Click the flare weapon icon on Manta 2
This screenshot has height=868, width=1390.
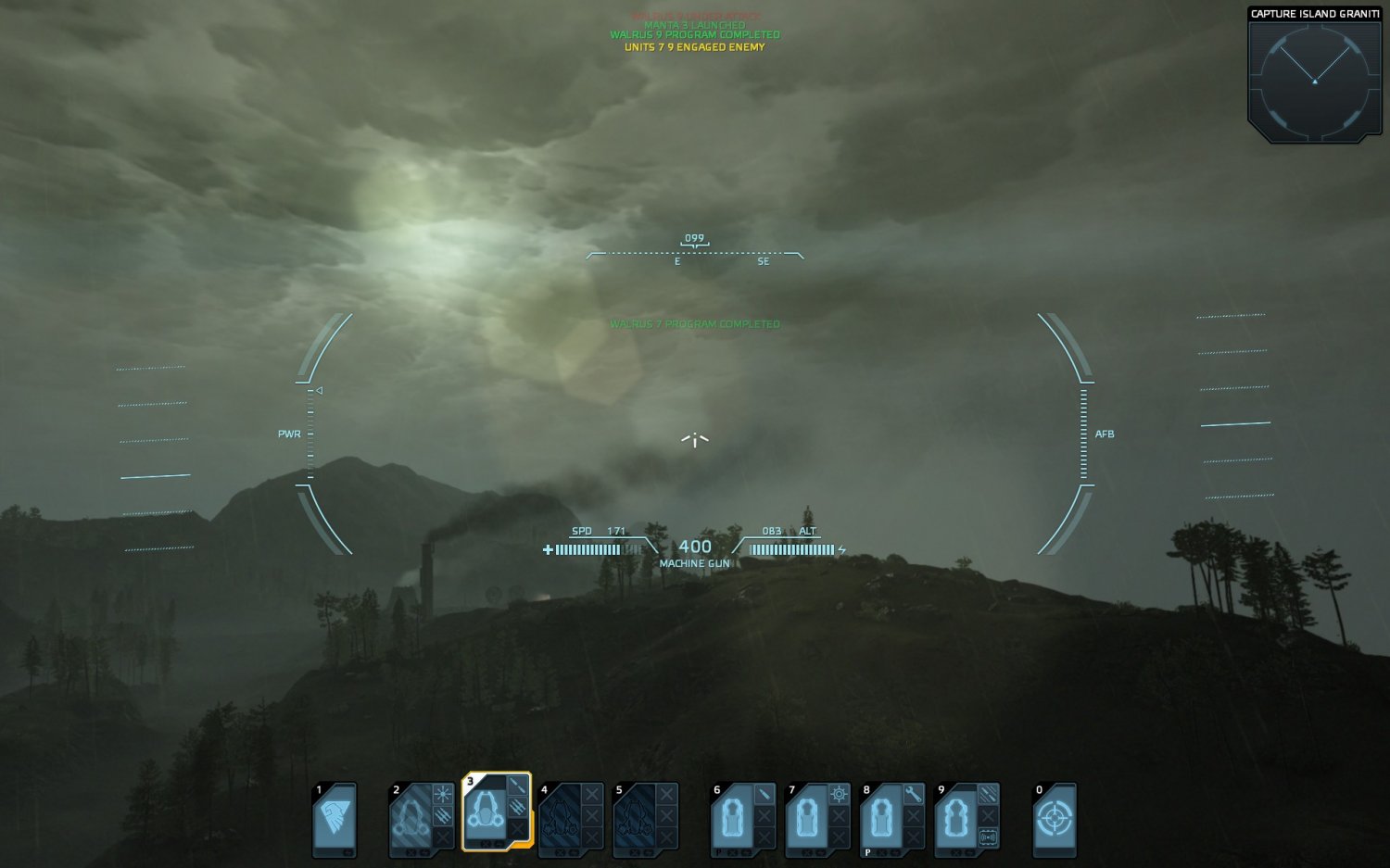(x=441, y=793)
